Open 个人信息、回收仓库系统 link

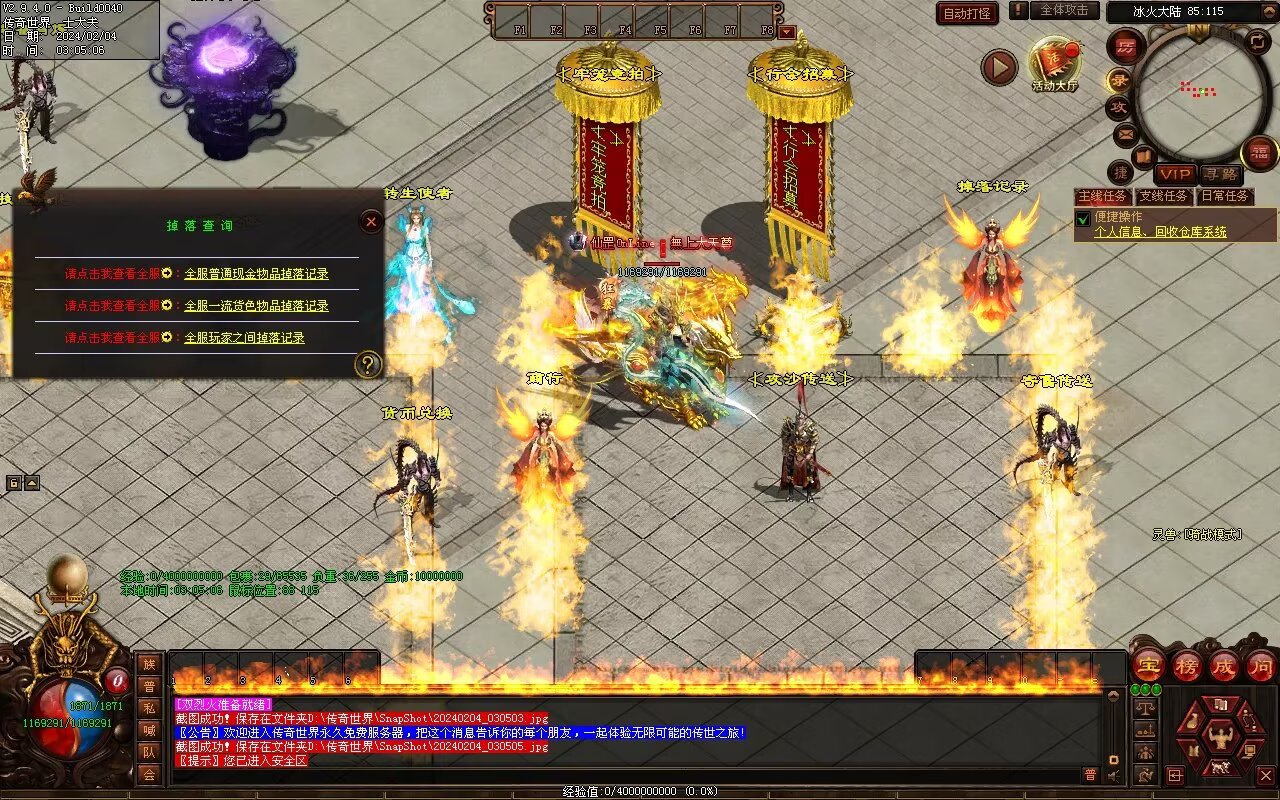pyautogui.click(x=1160, y=232)
